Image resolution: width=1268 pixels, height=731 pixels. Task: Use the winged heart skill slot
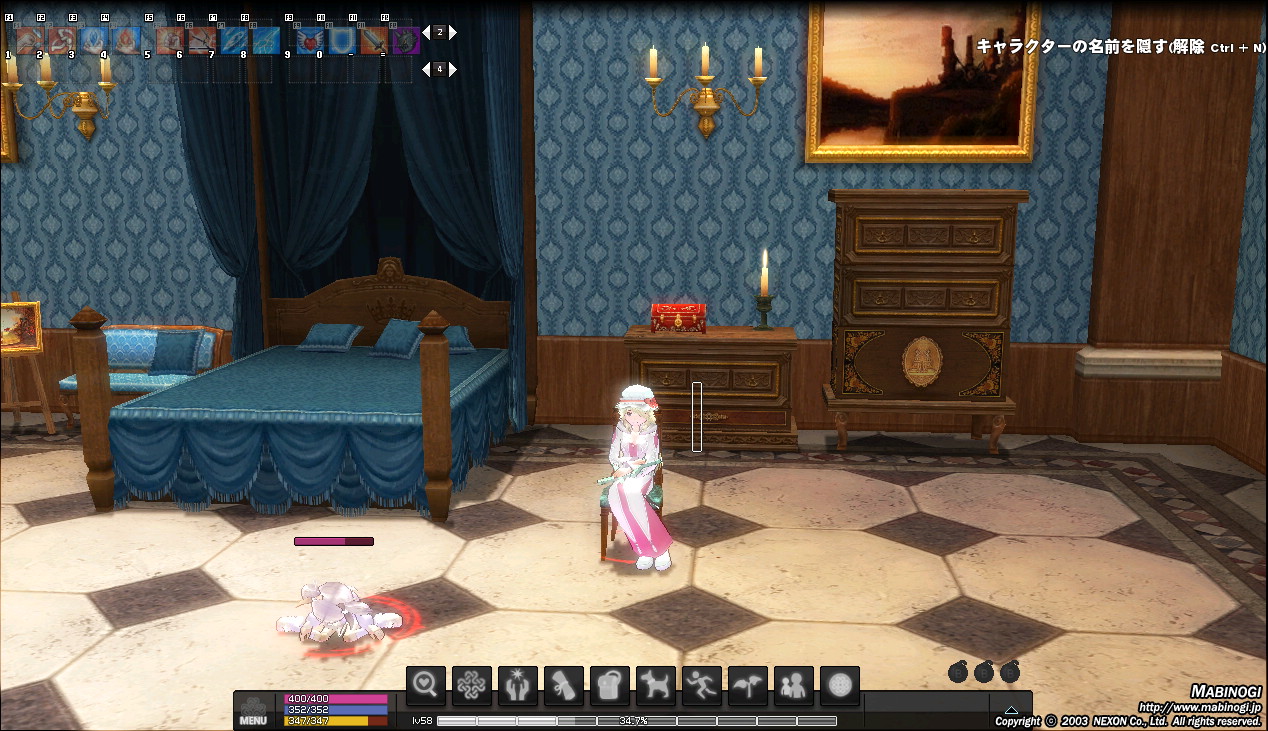click(308, 40)
